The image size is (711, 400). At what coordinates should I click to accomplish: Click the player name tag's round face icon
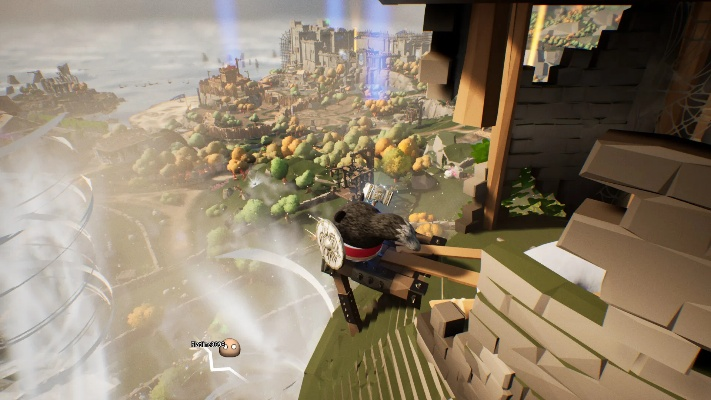(229, 347)
